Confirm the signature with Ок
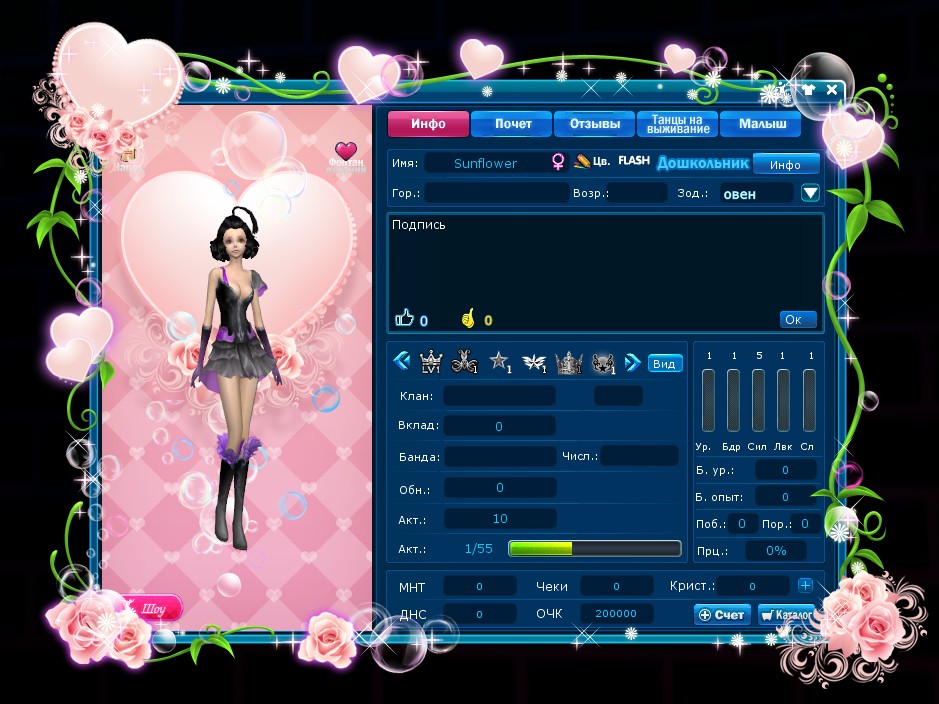The height and width of the screenshot is (704, 939). (x=797, y=320)
